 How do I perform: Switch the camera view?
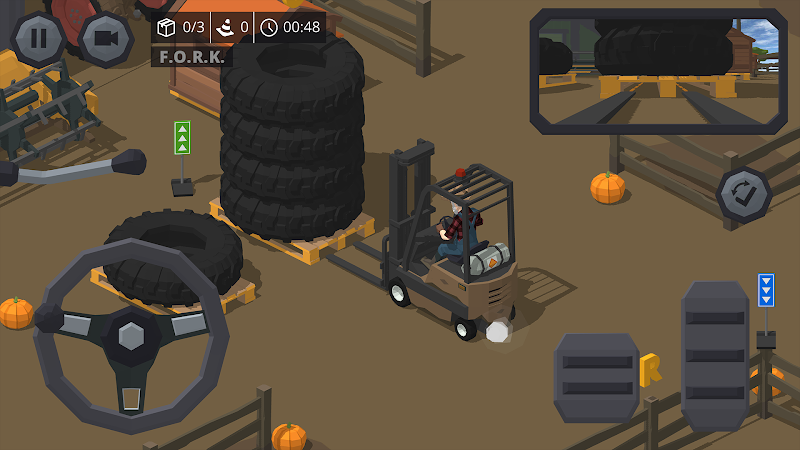pos(106,39)
